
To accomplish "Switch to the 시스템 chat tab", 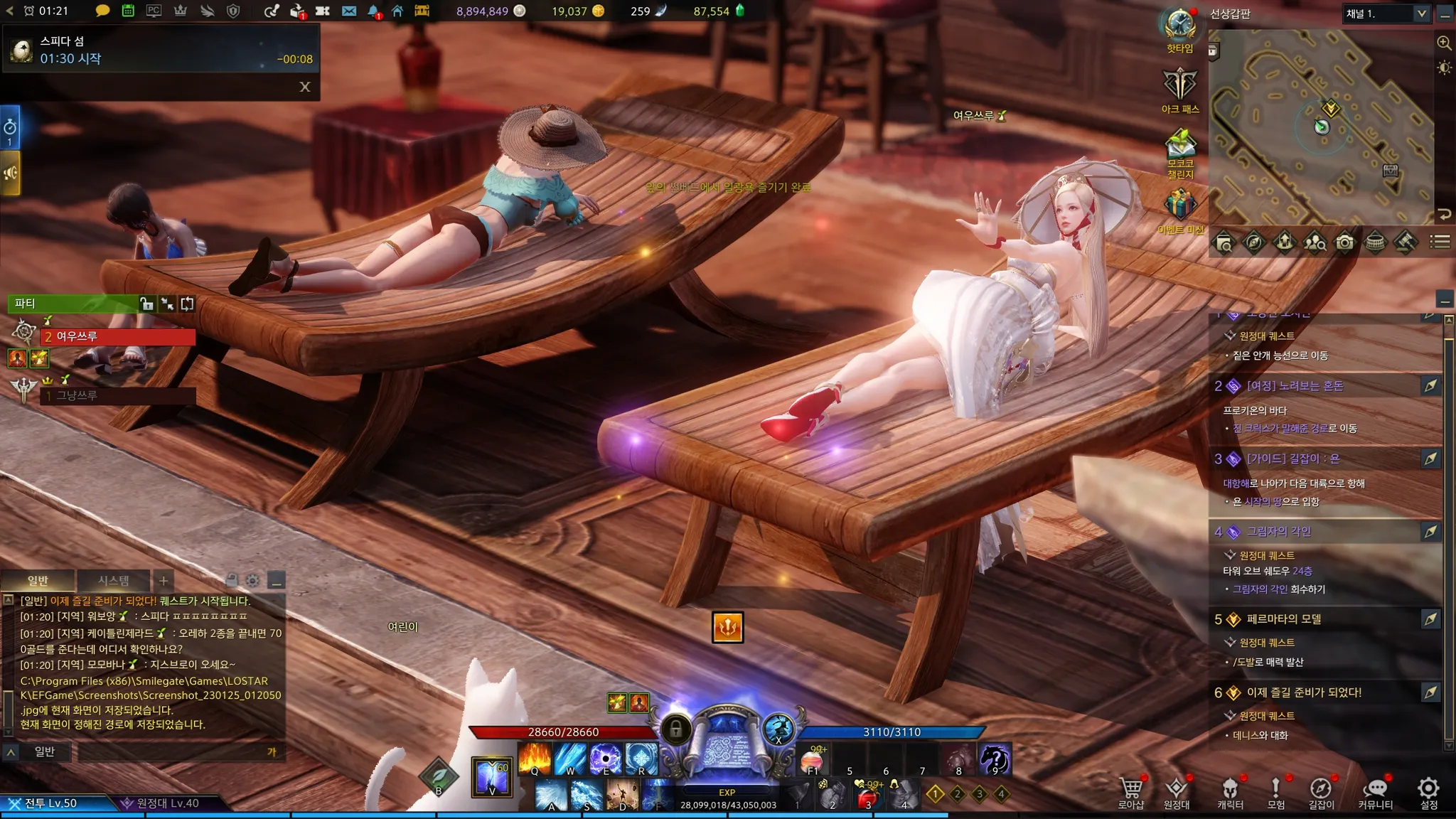I will point(114,580).
